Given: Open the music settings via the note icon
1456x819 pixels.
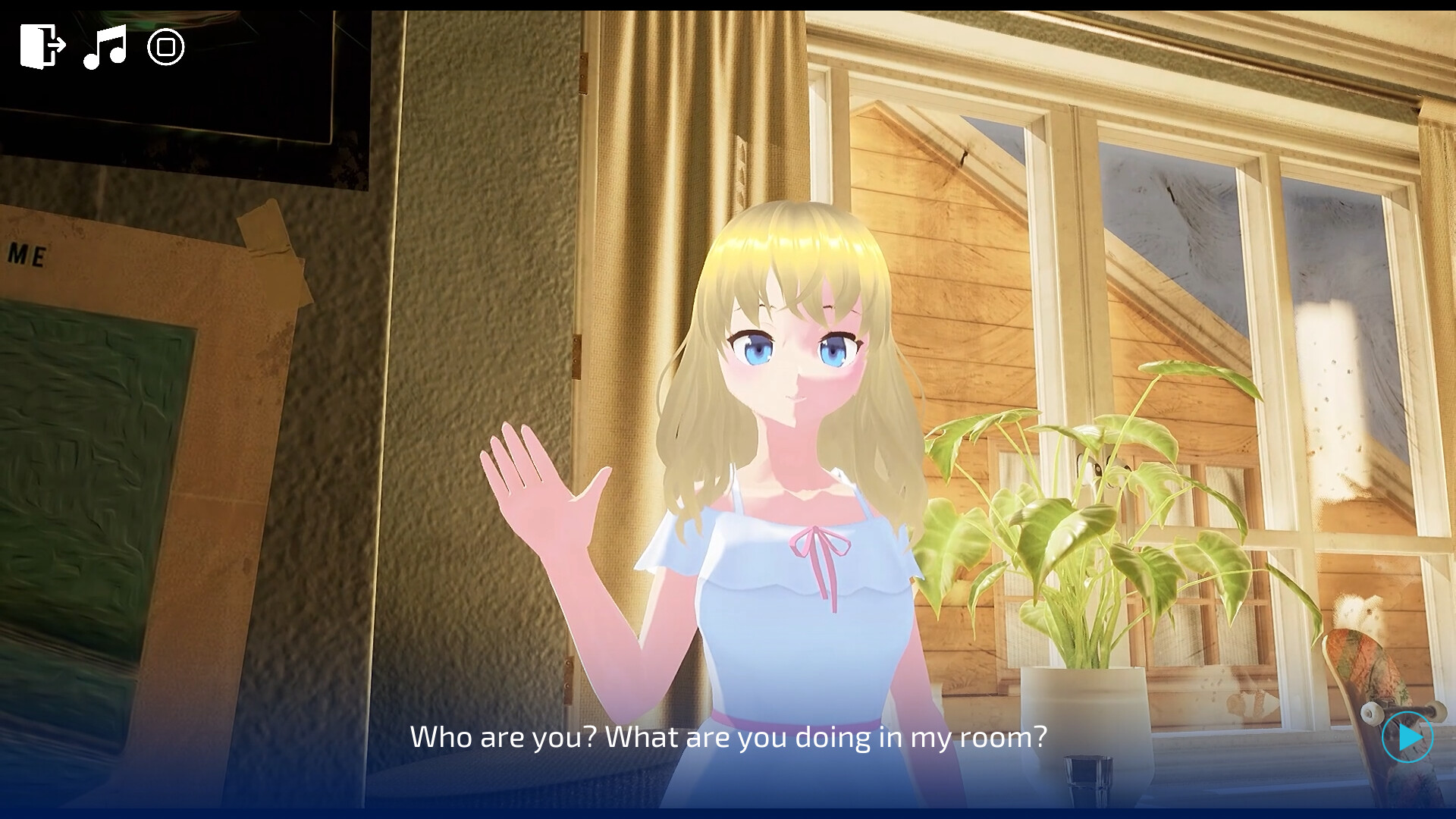Looking at the screenshot, I should 106,47.
